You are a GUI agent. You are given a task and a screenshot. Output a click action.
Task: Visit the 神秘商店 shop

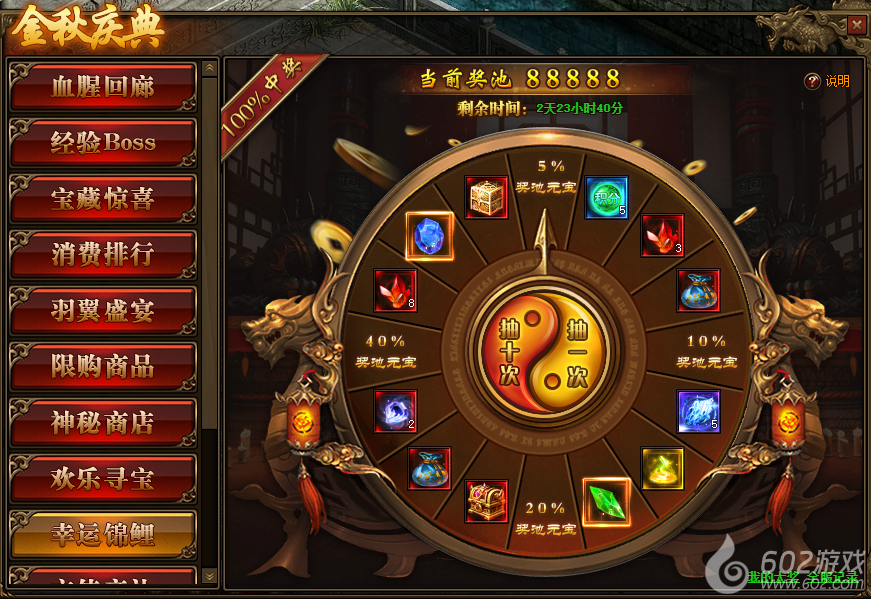click(102, 423)
